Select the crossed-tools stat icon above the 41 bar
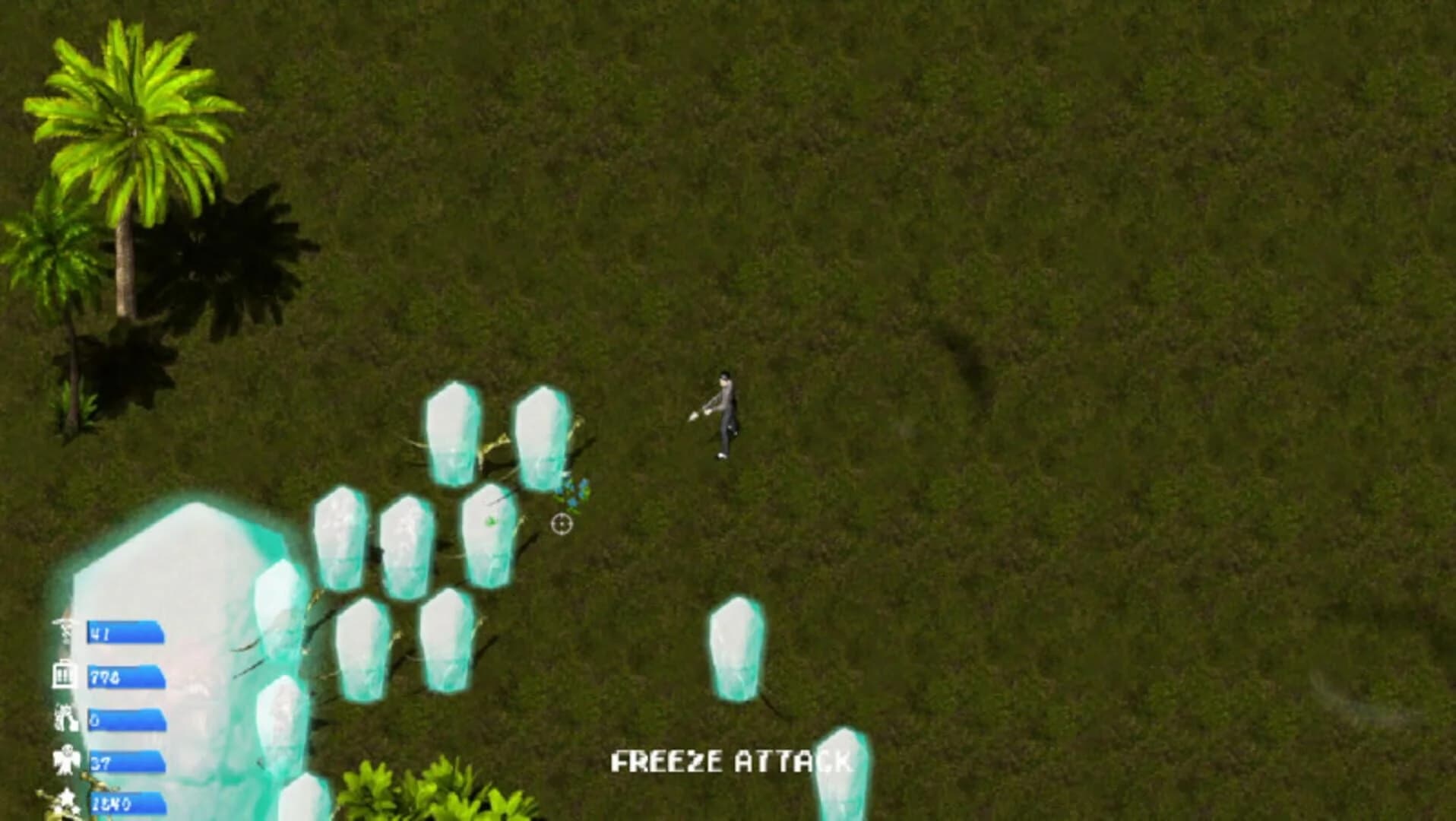 point(65,629)
